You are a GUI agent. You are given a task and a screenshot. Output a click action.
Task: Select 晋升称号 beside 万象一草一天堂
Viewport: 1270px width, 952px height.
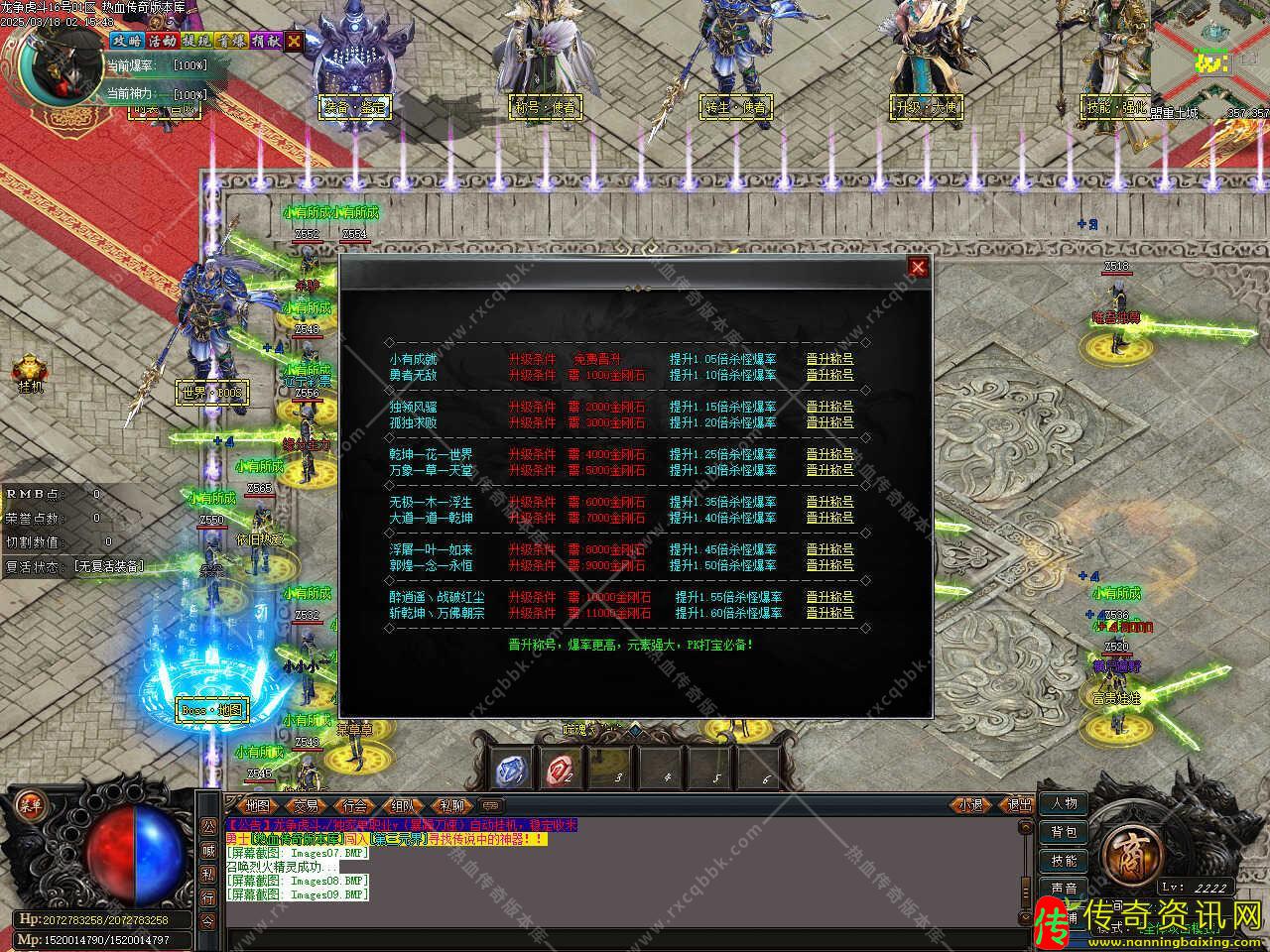point(829,470)
